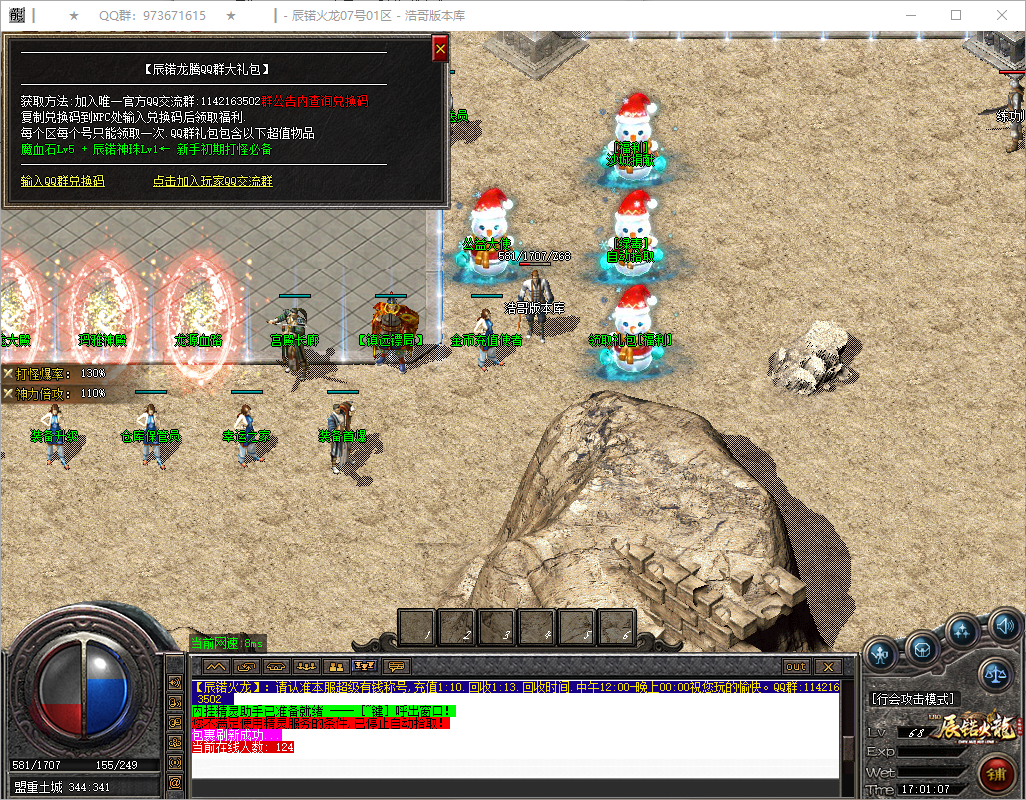Open the red 铺 shop button
This screenshot has width=1026, height=800.
pyautogui.click(x=995, y=774)
